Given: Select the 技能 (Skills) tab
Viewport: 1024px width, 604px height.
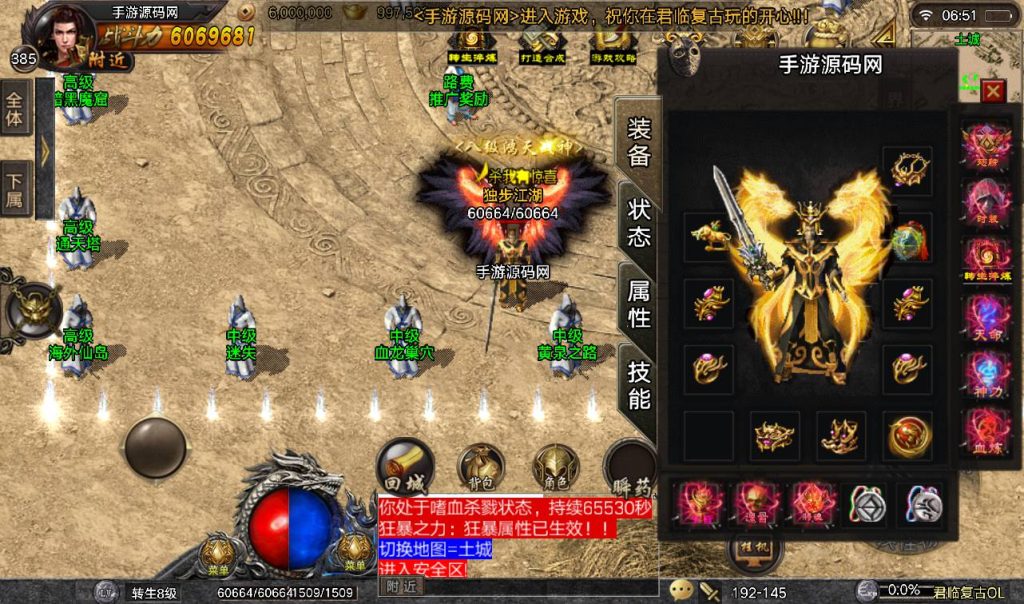Looking at the screenshot, I should click(638, 385).
